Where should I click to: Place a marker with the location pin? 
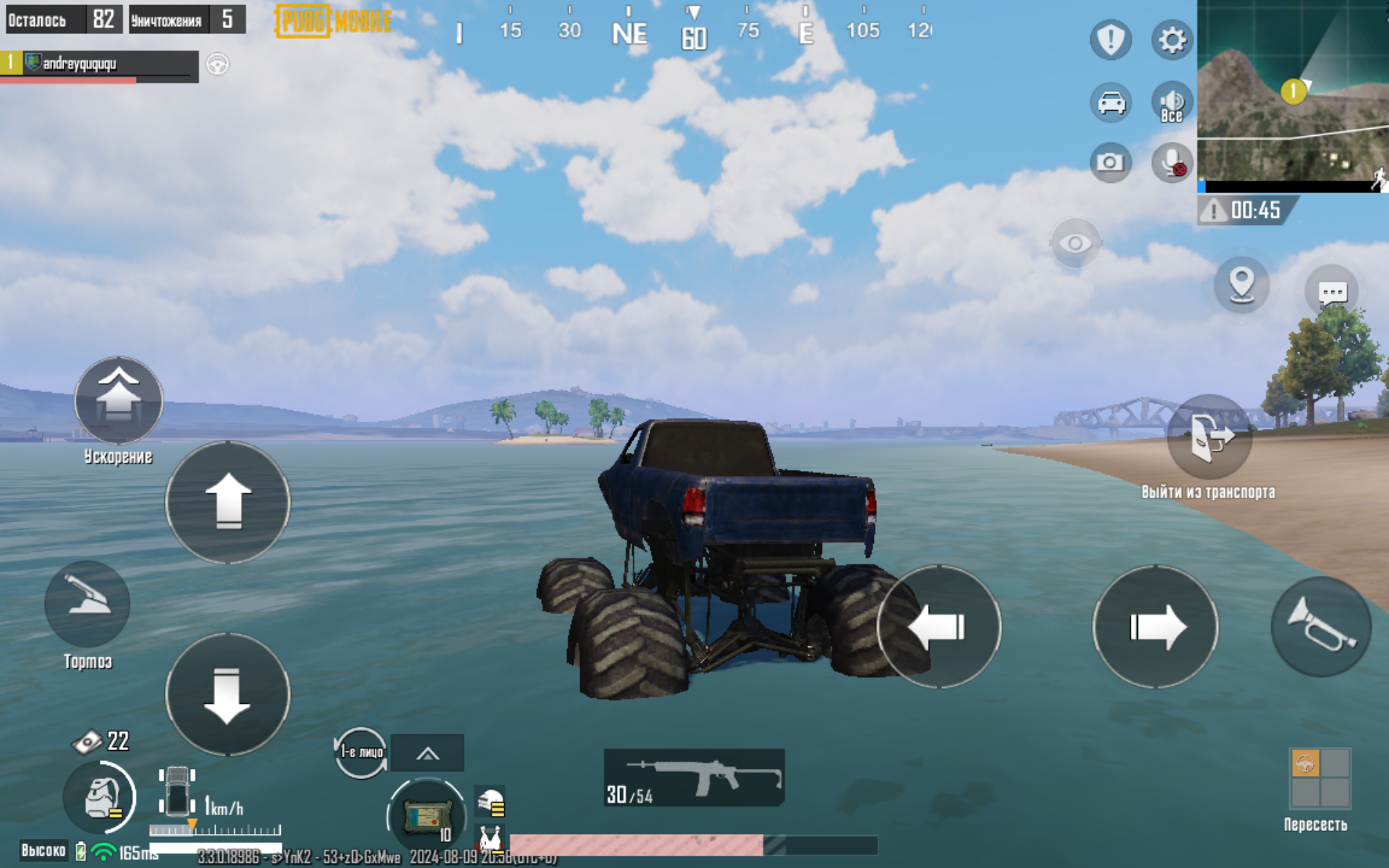click(x=1241, y=284)
